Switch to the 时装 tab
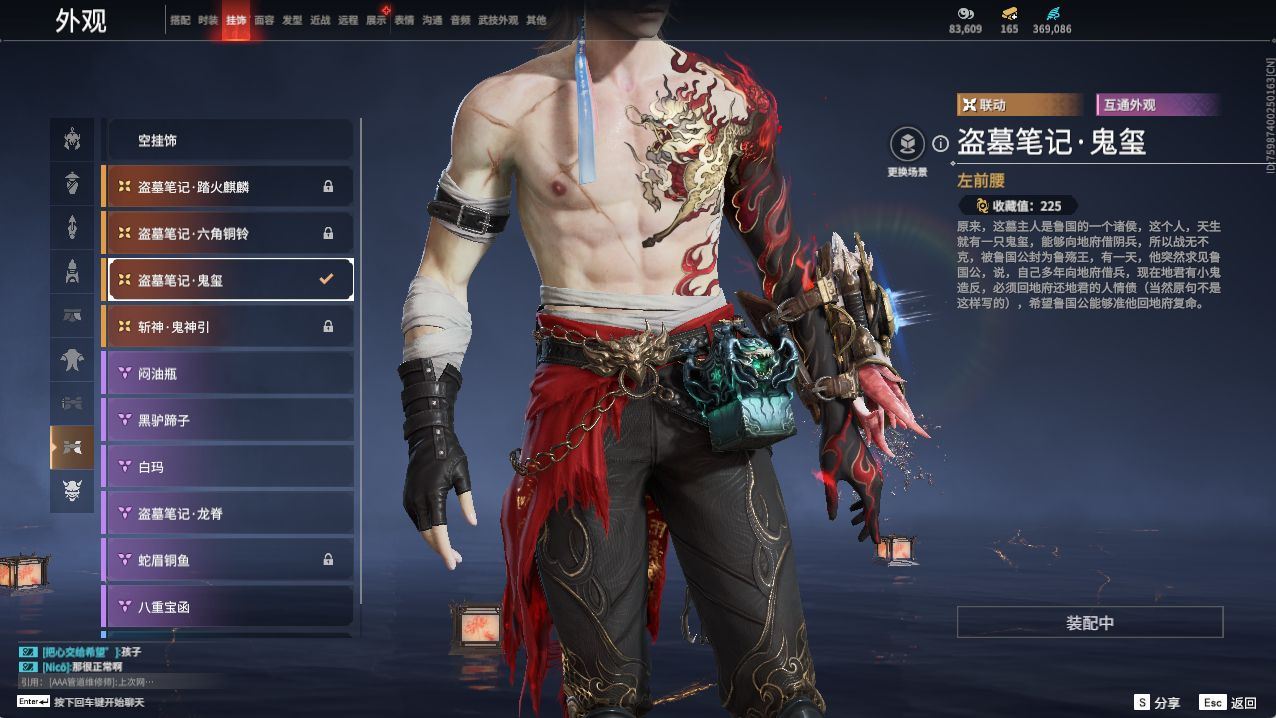 [208, 20]
